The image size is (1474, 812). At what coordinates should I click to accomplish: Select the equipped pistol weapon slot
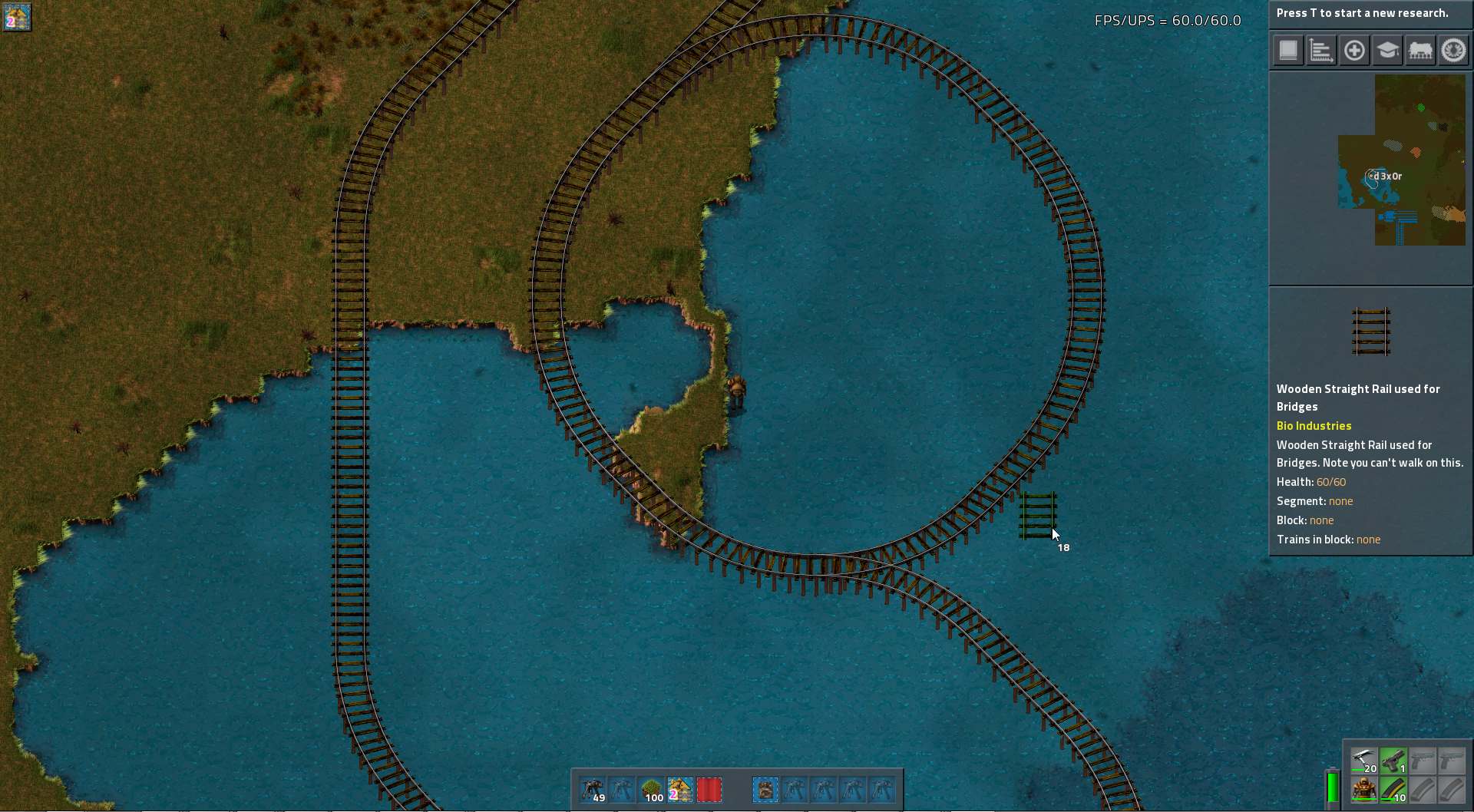[x=1393, y=761]
